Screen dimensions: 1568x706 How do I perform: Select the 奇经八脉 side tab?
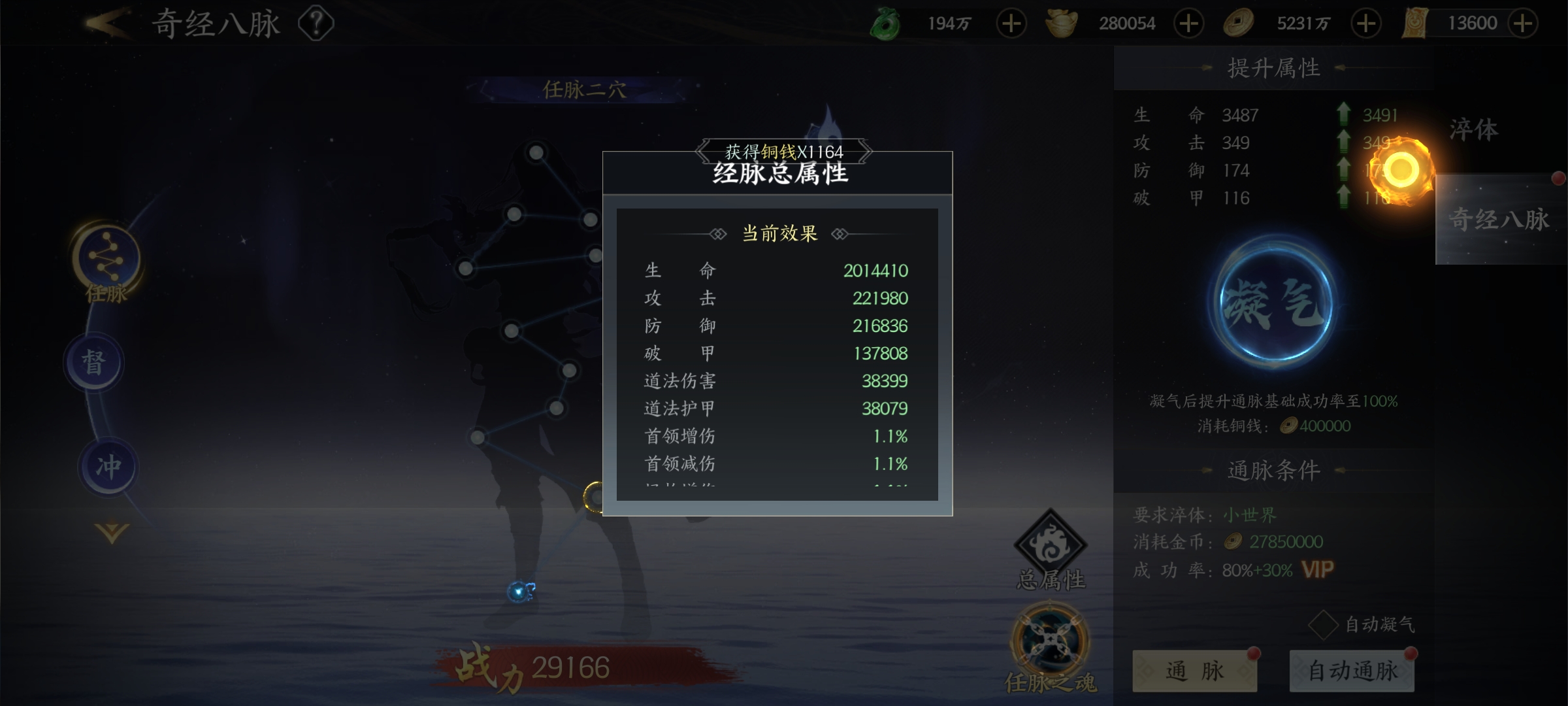[x=1499, y=219]
